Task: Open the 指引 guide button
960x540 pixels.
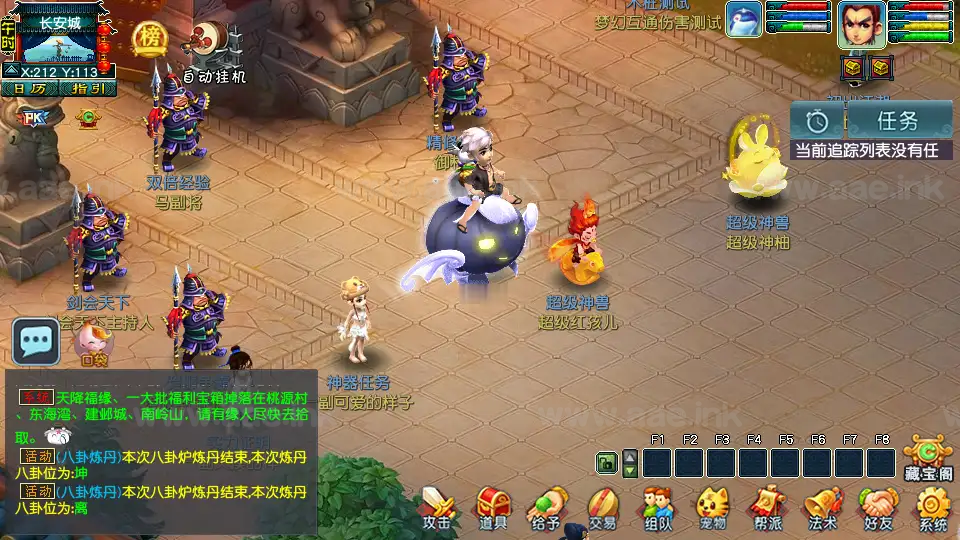Action: click(88, 88)
